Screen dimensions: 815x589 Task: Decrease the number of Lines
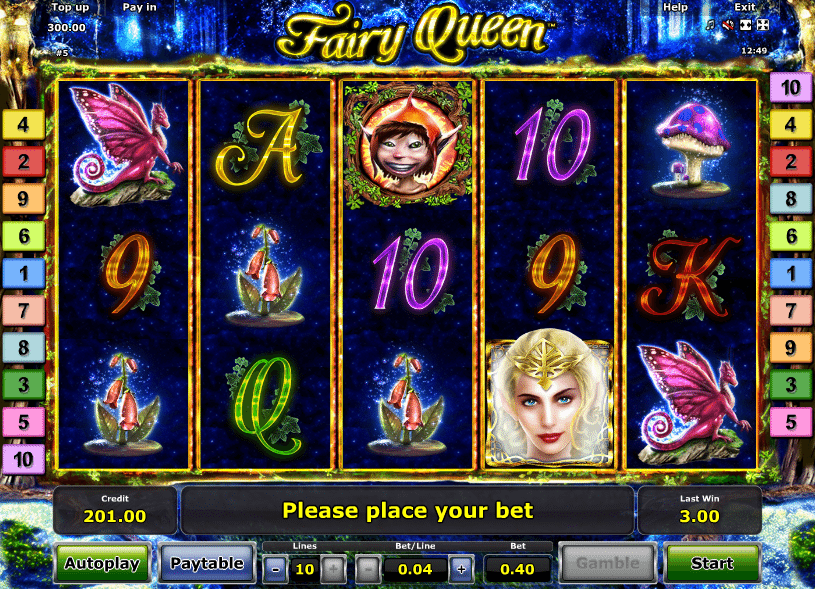(x=275, y=569)
